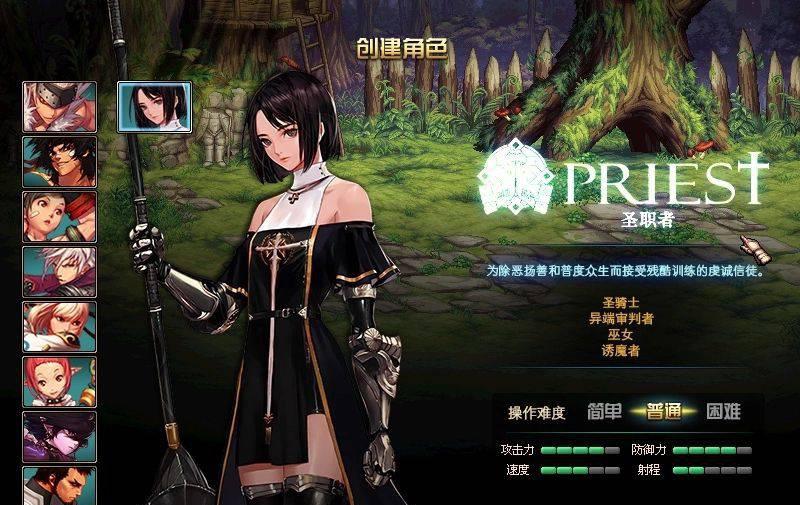
Task: Select the white-haired gunner portrait on teal background
Action: point(60,271)
